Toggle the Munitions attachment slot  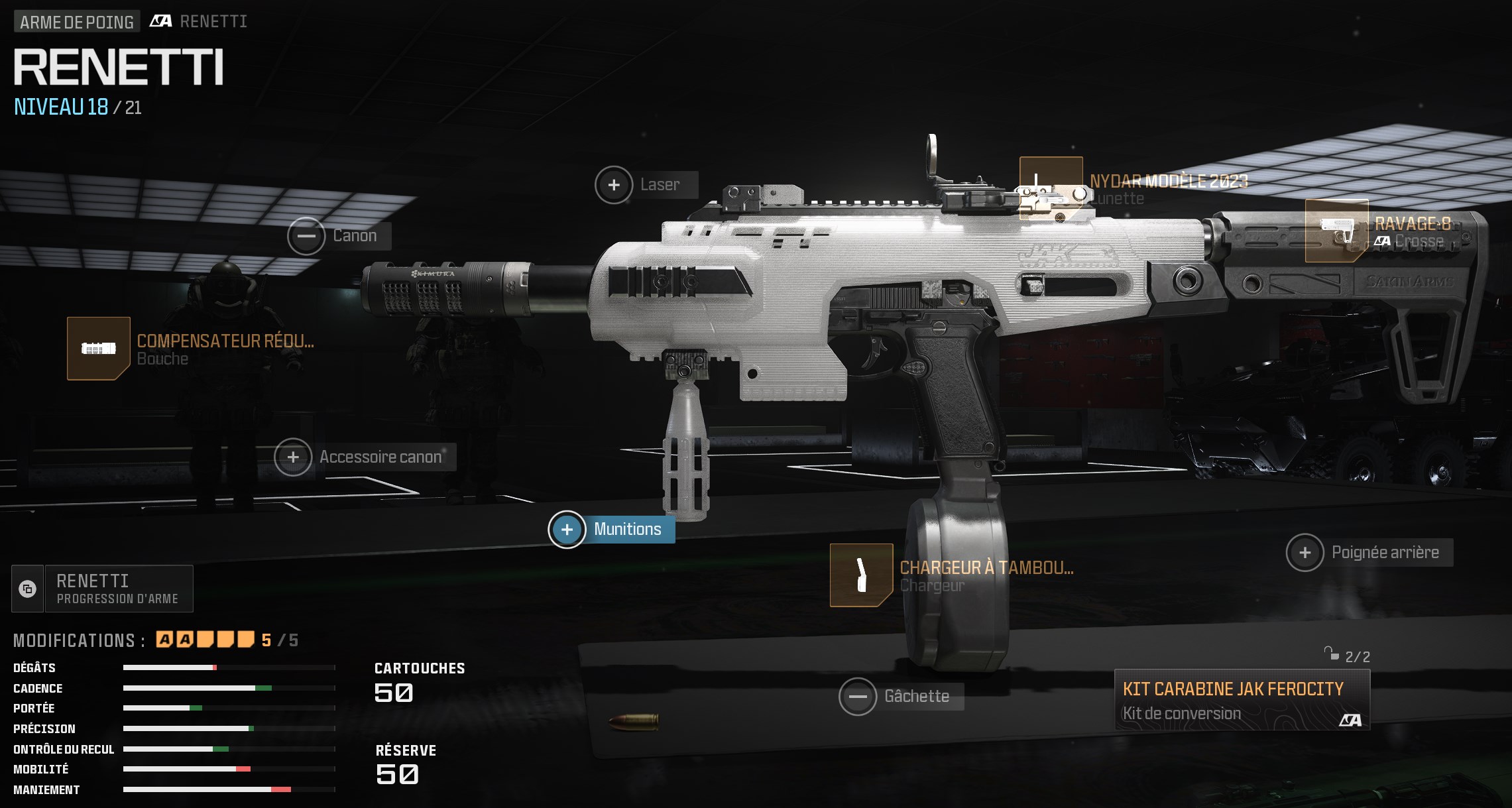(x=566, y=529)
